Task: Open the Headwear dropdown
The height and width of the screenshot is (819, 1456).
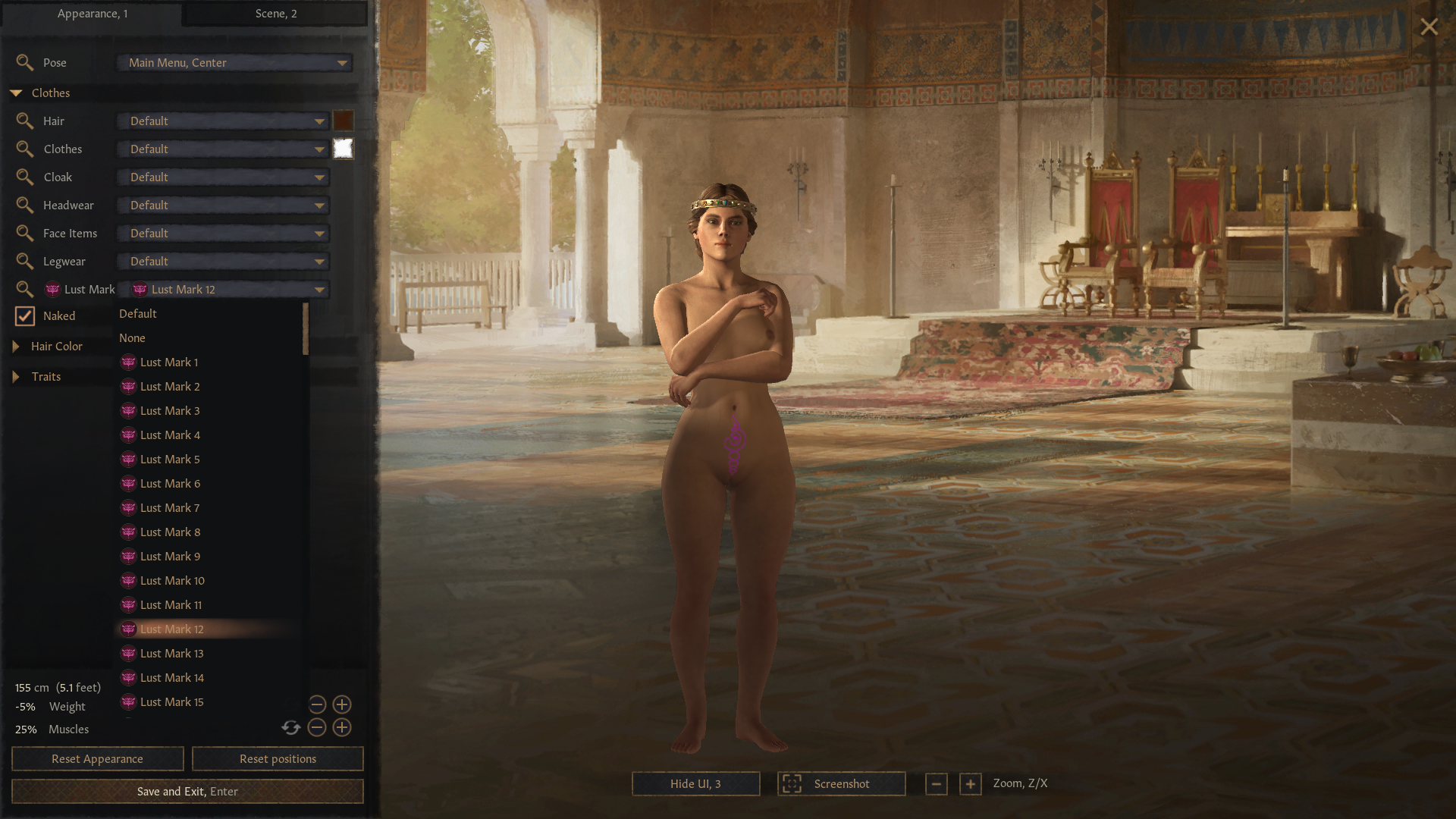Action: click(223, 206)
